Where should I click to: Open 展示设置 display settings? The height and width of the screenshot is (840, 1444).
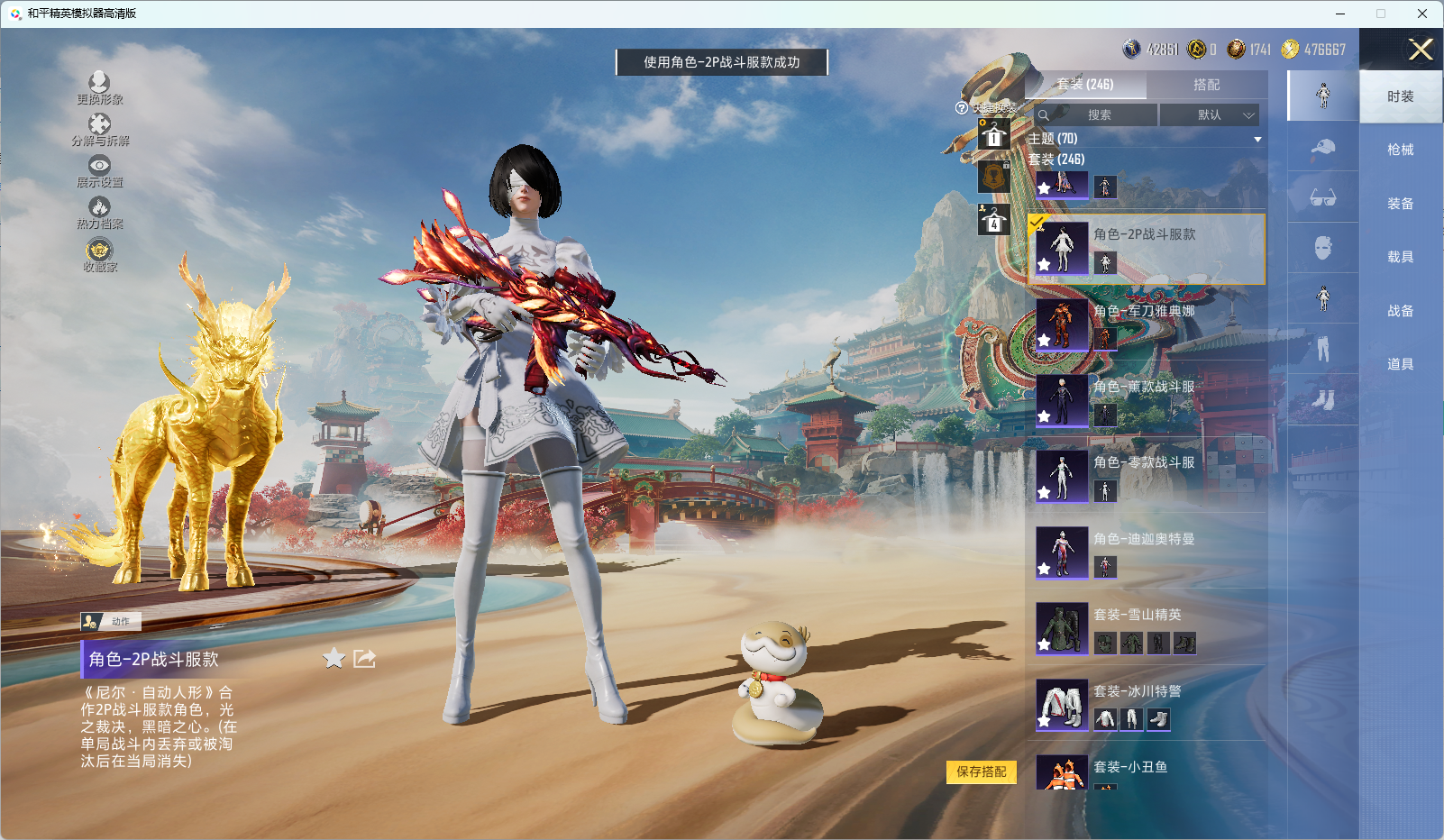coord(99,171)
